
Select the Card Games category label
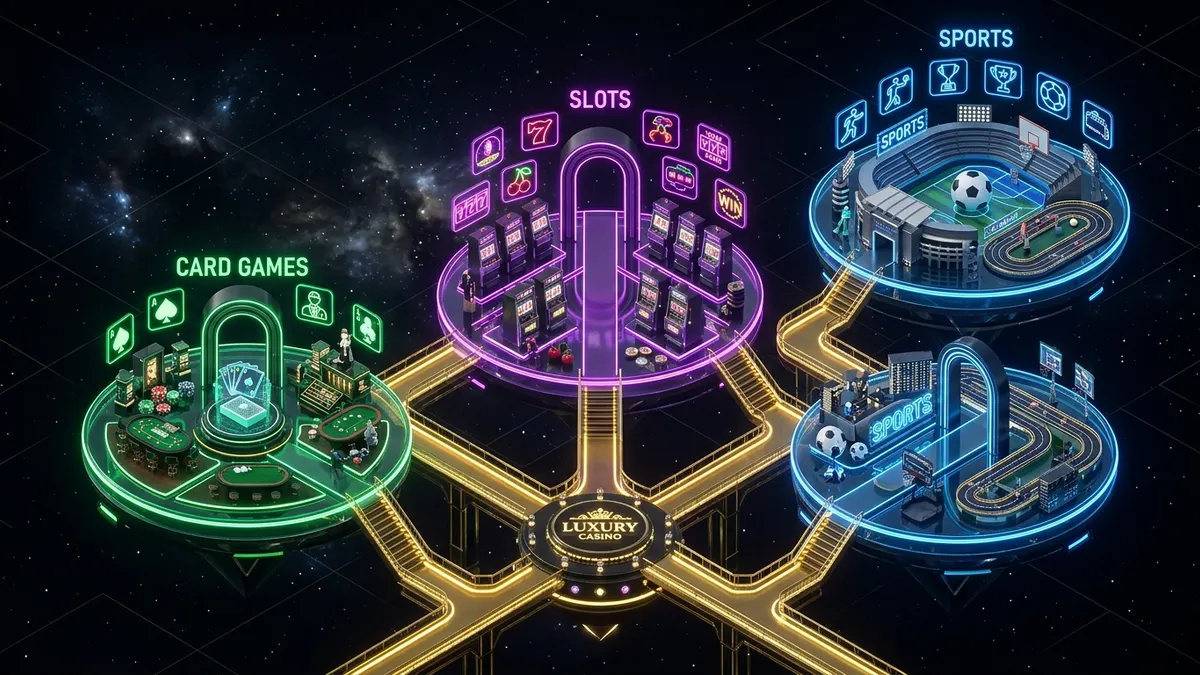click(241, 267)
